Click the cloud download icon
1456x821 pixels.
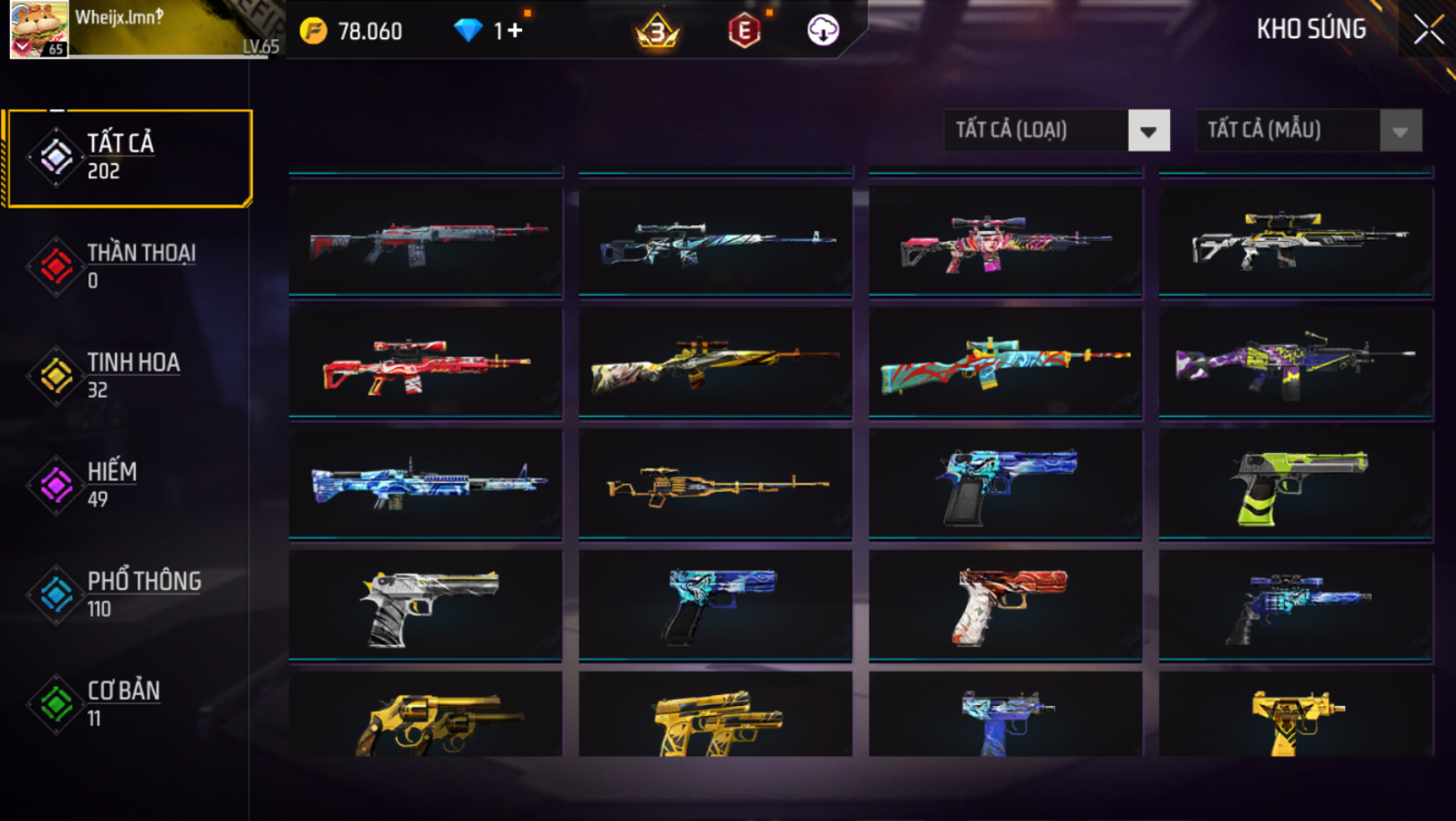823,31
